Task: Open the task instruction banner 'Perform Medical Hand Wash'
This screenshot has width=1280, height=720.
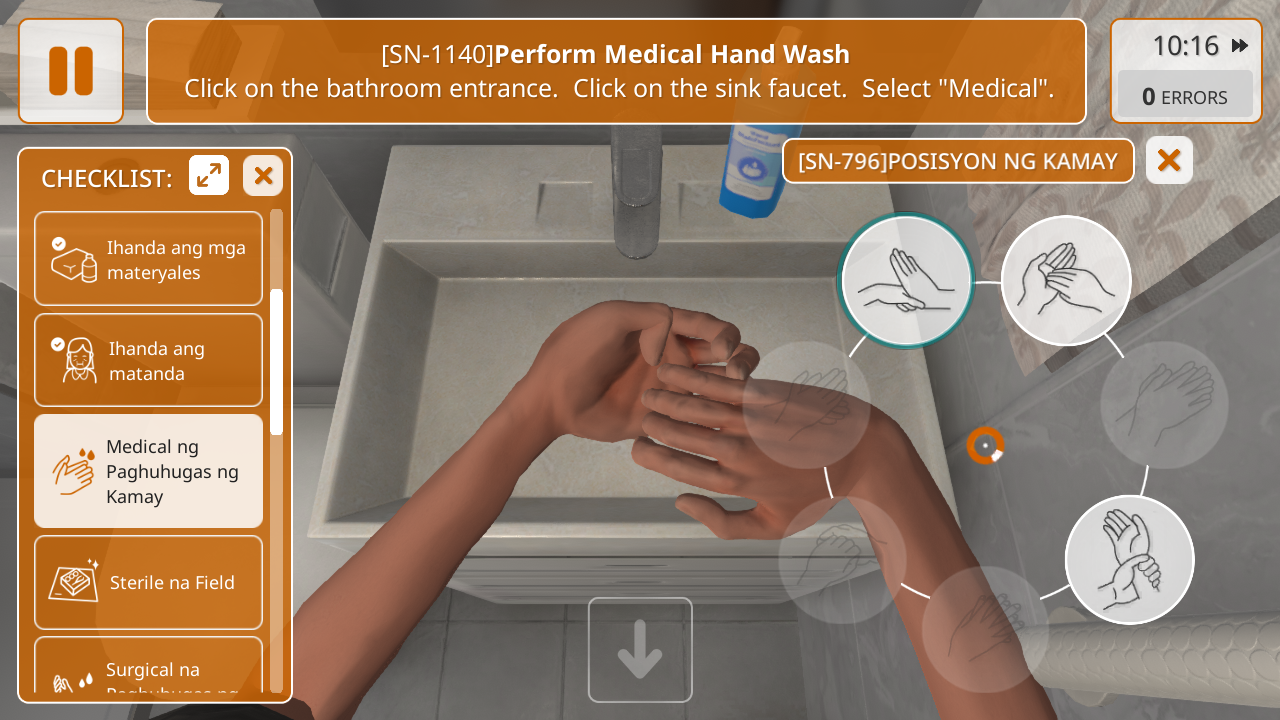Action: pyautogui.click(x=616, y=71)
